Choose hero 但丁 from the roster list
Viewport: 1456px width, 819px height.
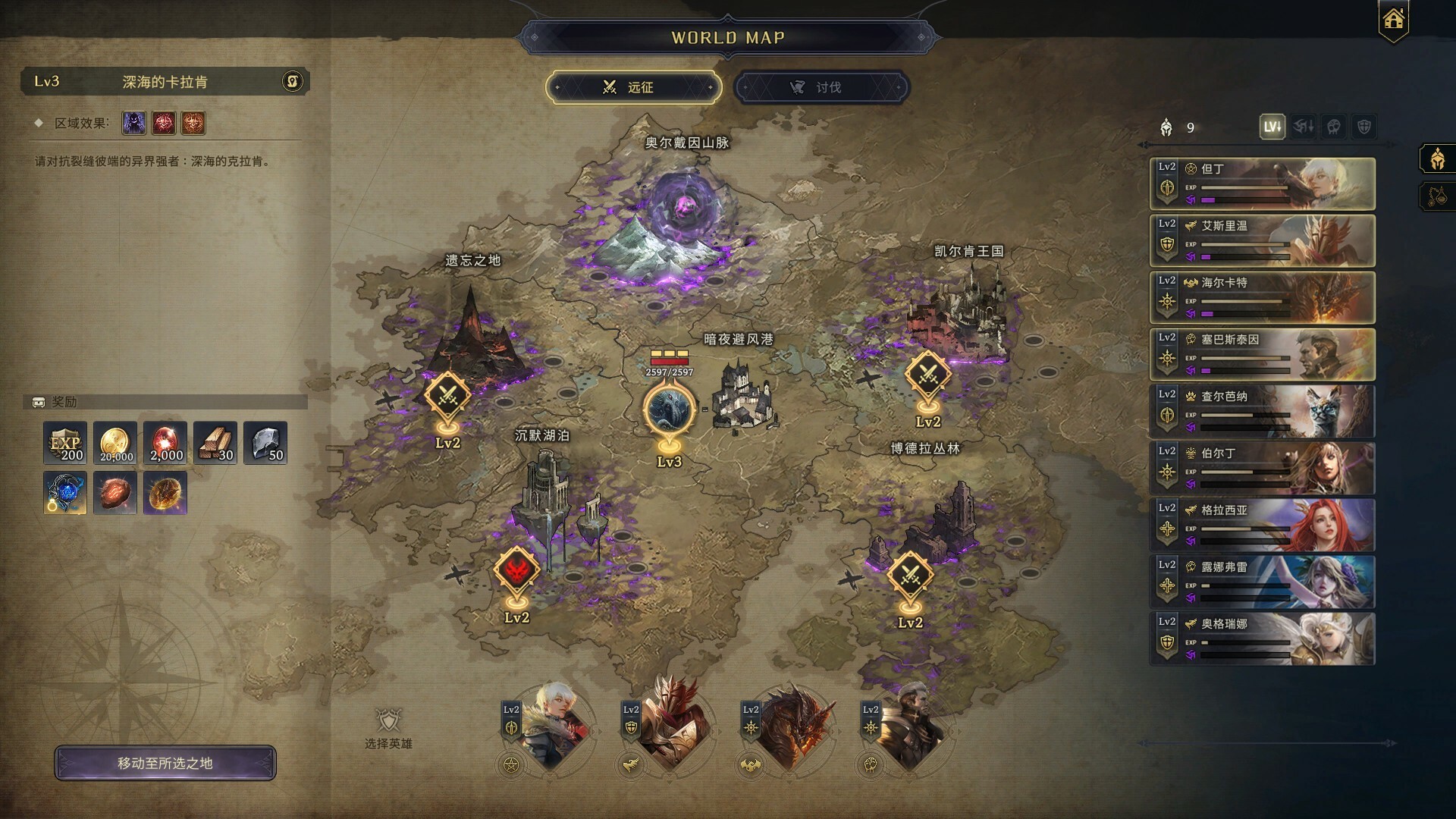[x=1262, y=184]
